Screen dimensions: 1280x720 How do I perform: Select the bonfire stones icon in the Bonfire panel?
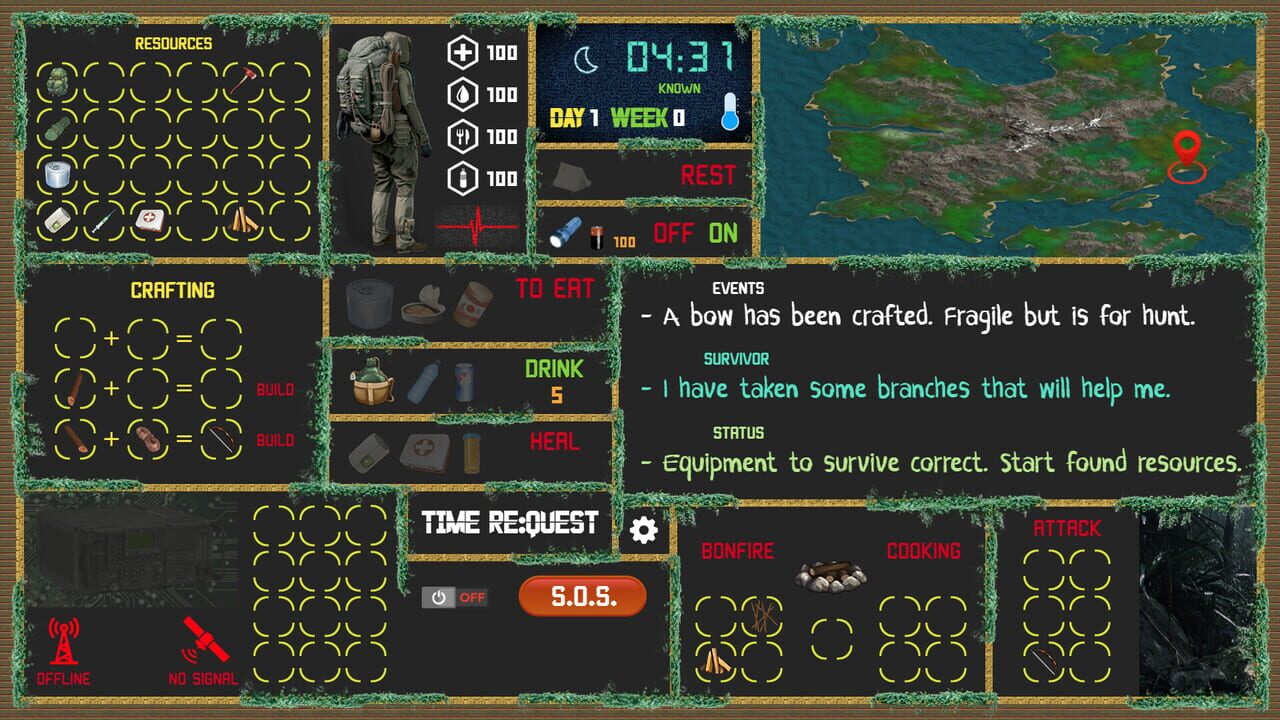[832, 576]
